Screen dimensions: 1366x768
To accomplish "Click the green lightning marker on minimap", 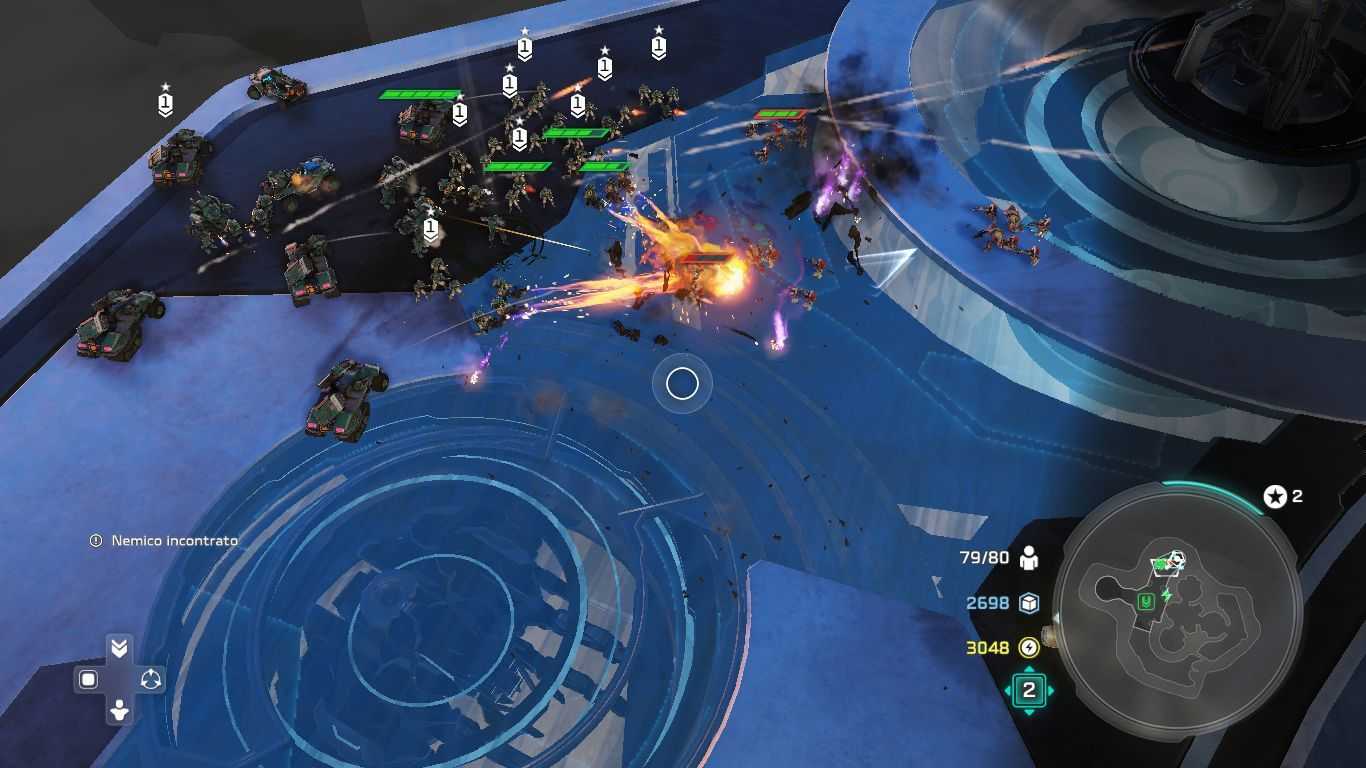I will coord(1166,594).
